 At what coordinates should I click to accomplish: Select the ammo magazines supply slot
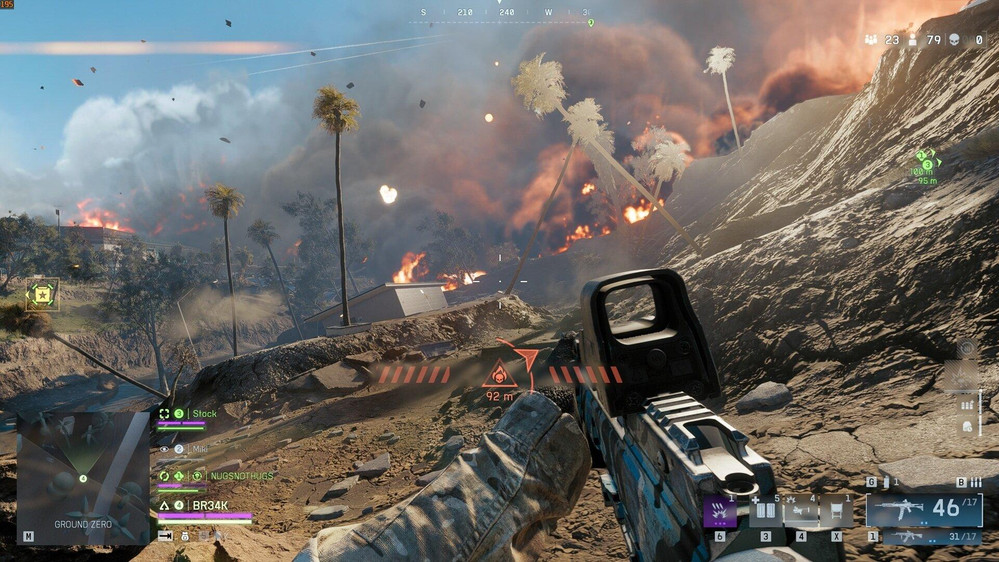point(767,511)
